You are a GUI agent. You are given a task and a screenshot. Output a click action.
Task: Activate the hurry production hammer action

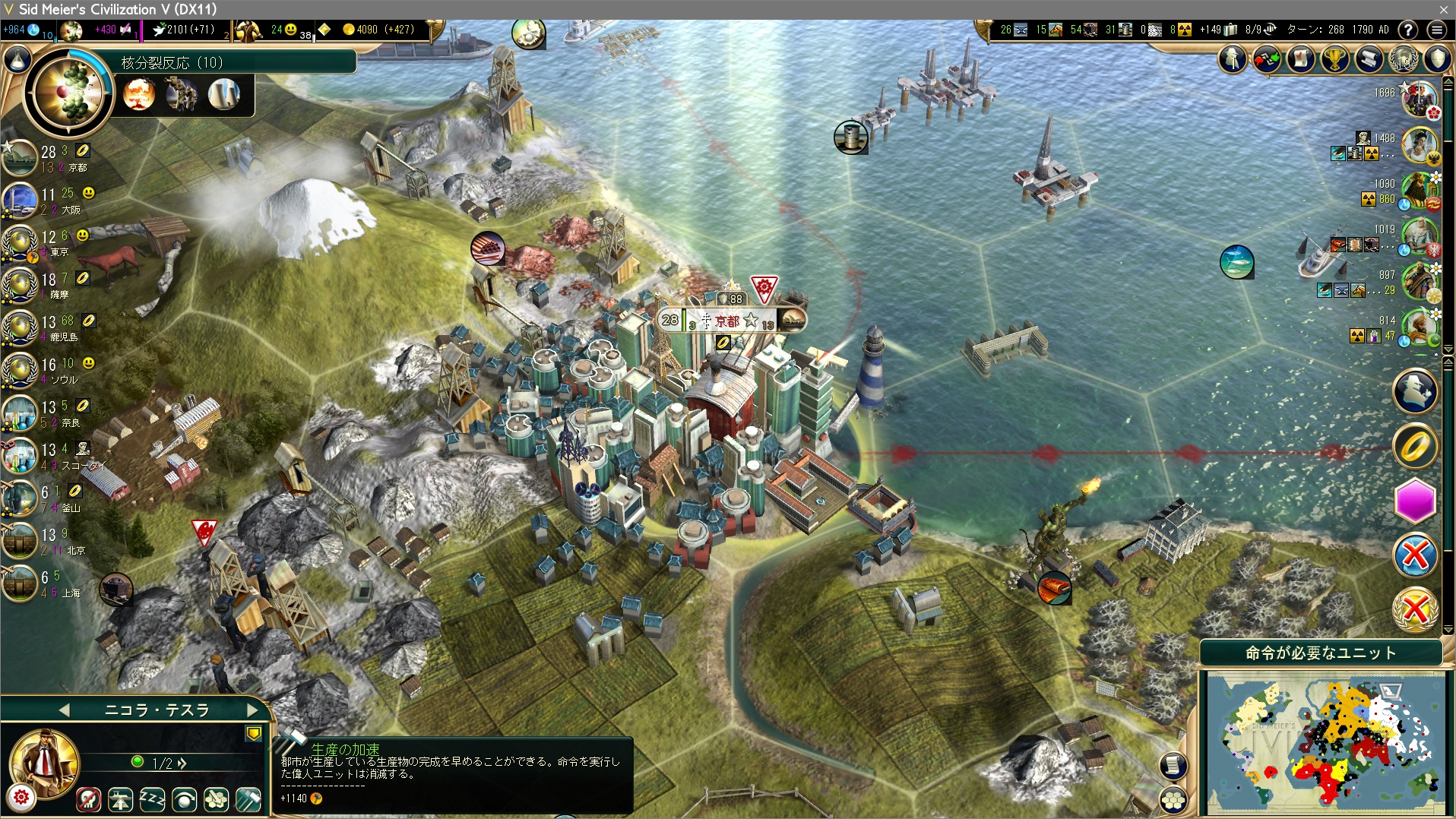[x=249, y=798]
